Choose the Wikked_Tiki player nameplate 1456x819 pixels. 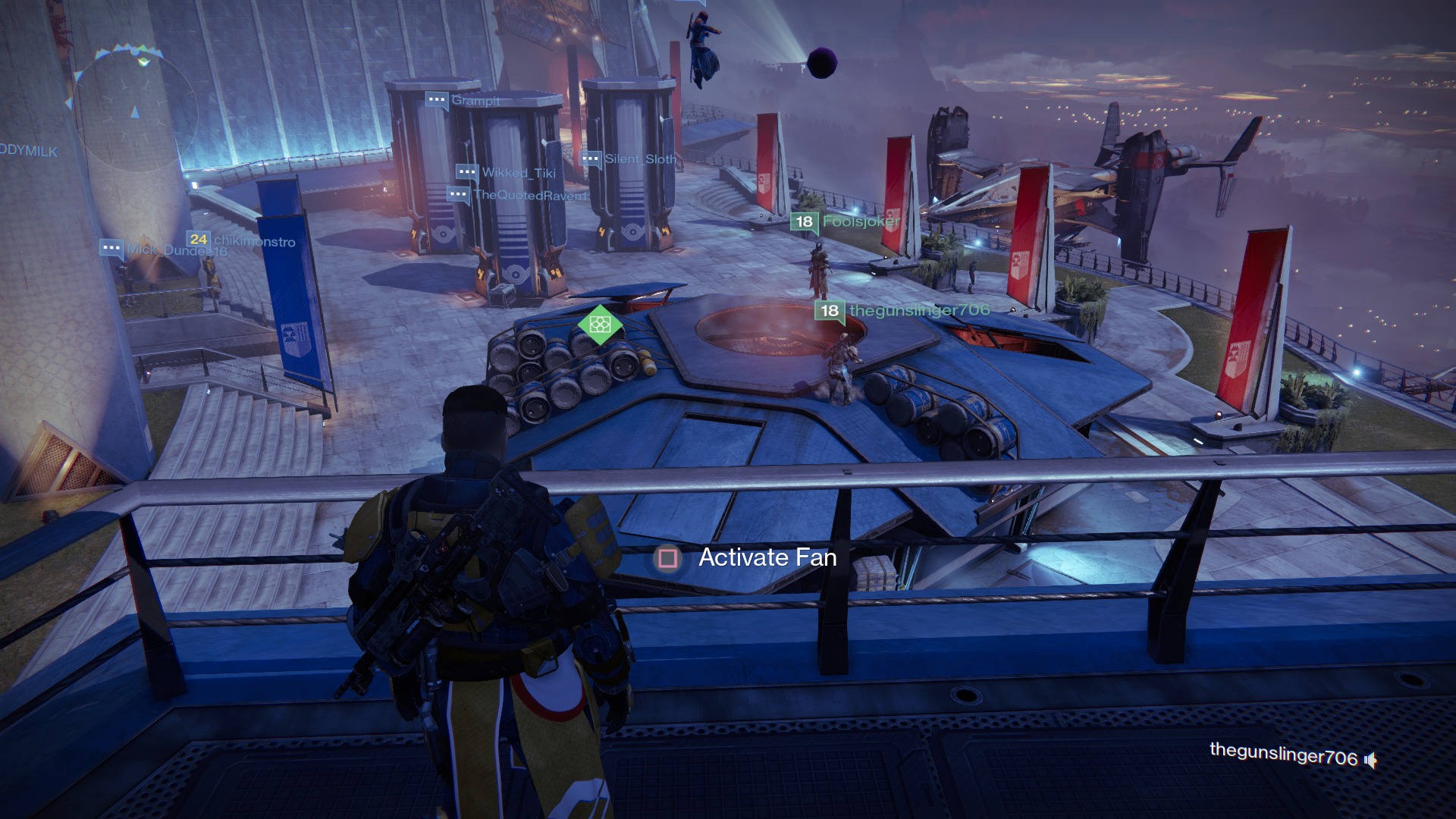pyautogui.click(x=506, y=173)
